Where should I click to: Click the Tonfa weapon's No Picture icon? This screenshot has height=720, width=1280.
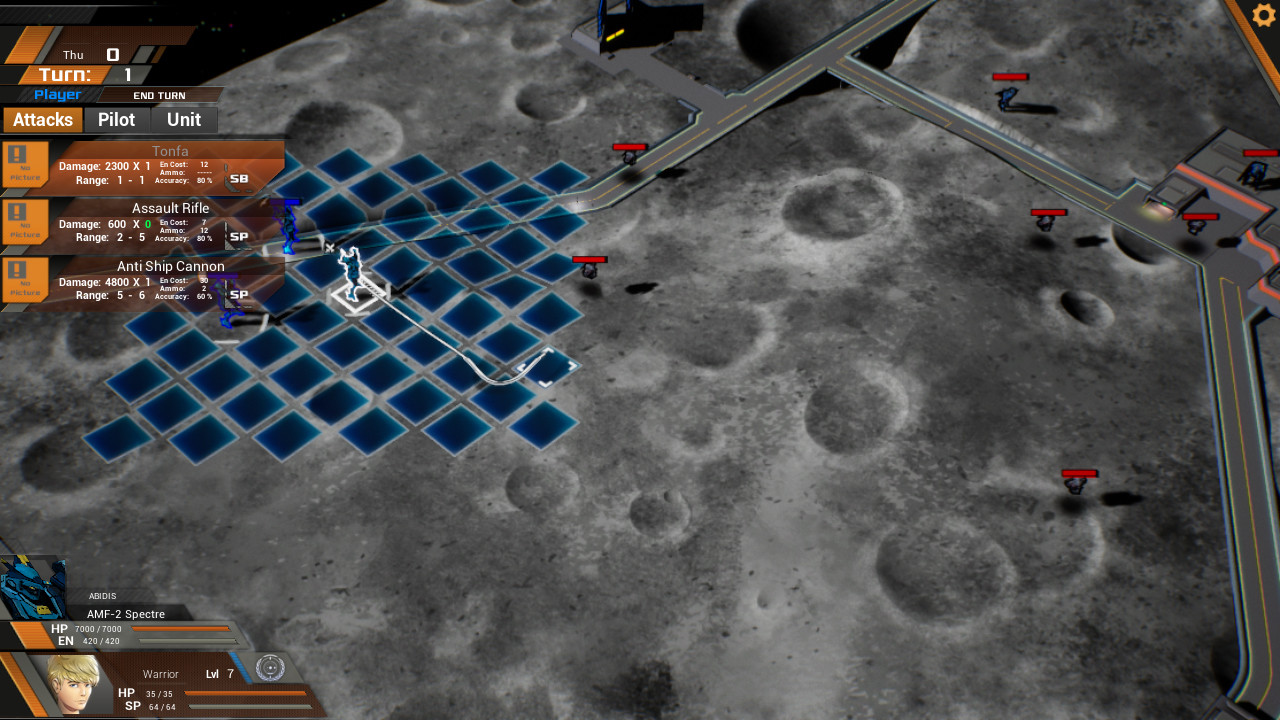point(25,165)
